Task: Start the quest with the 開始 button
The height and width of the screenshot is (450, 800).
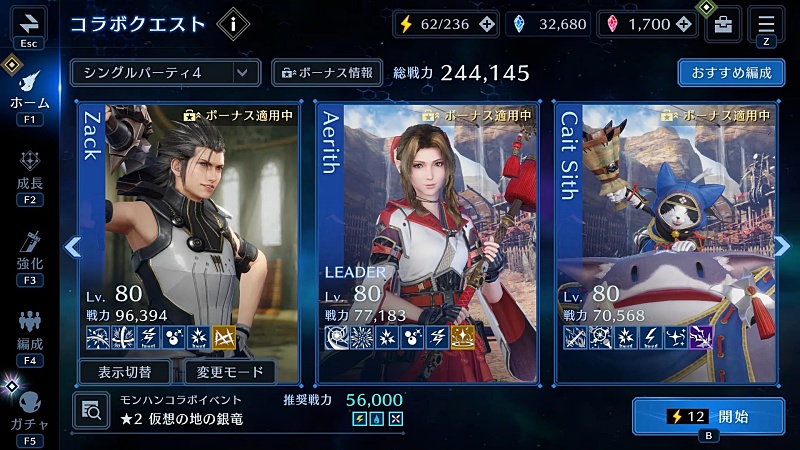Action: (x=707, y=416)
